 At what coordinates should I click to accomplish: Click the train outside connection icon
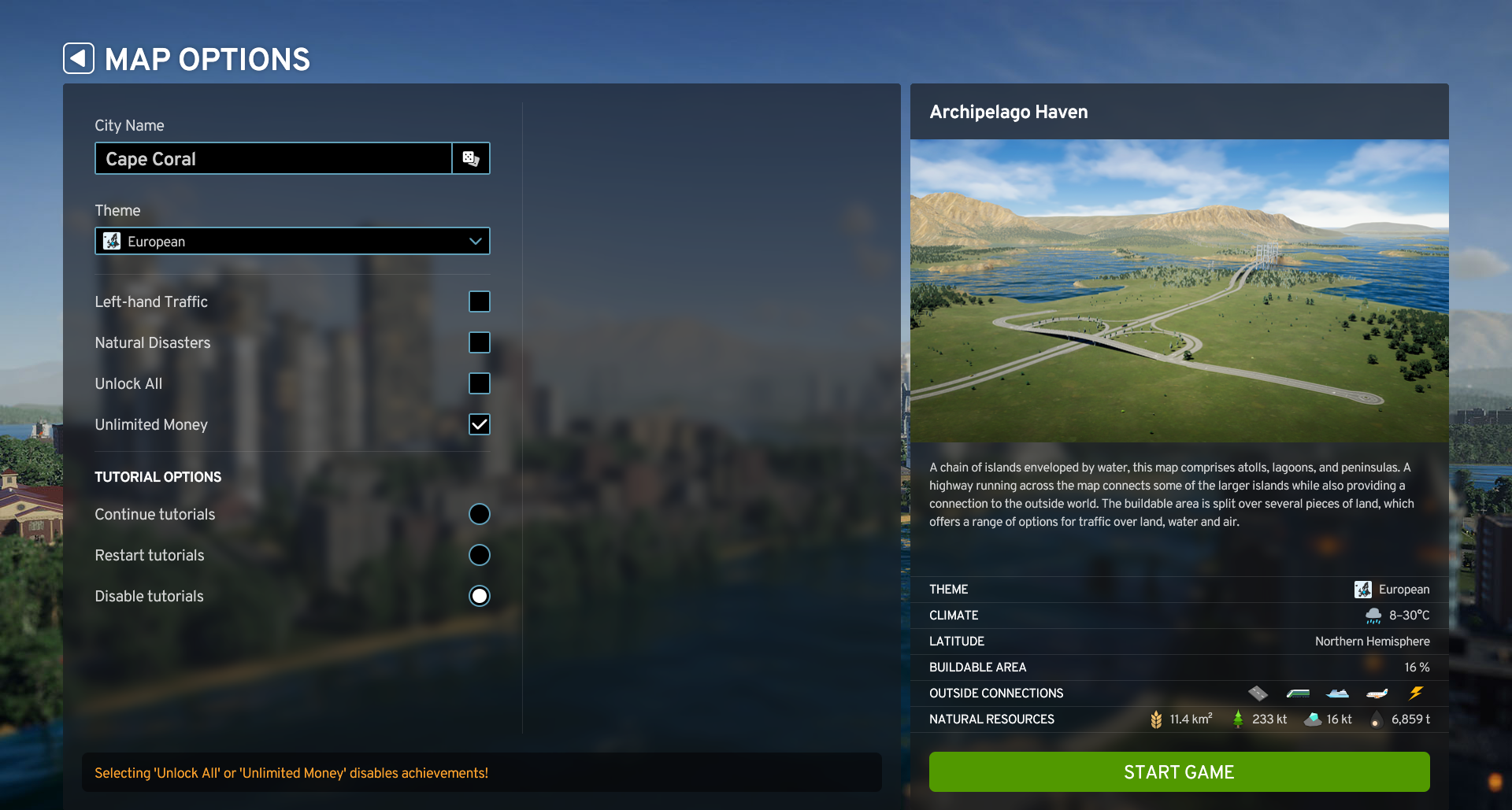[1297, 693]
